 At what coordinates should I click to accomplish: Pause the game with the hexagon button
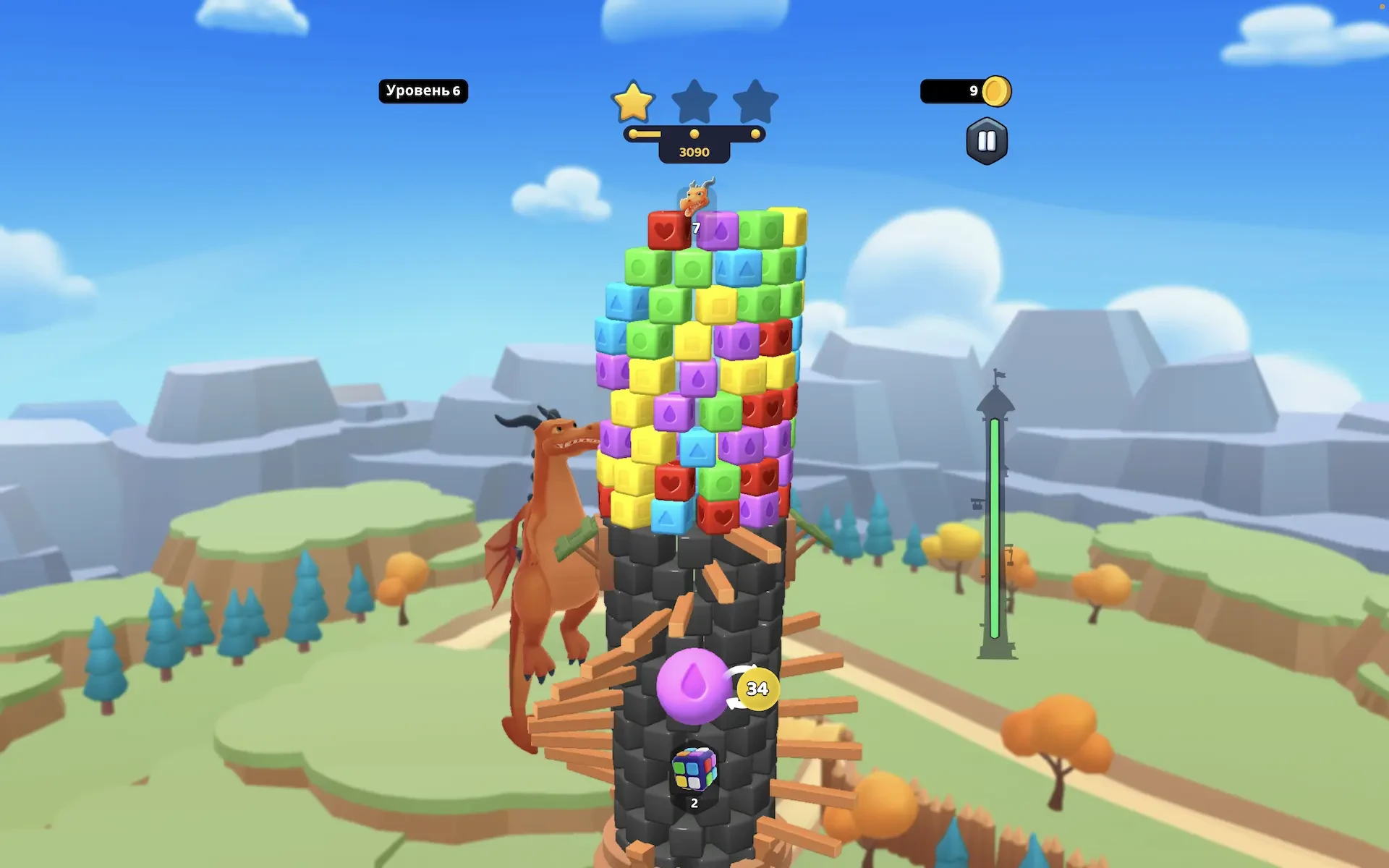point(987,141)
